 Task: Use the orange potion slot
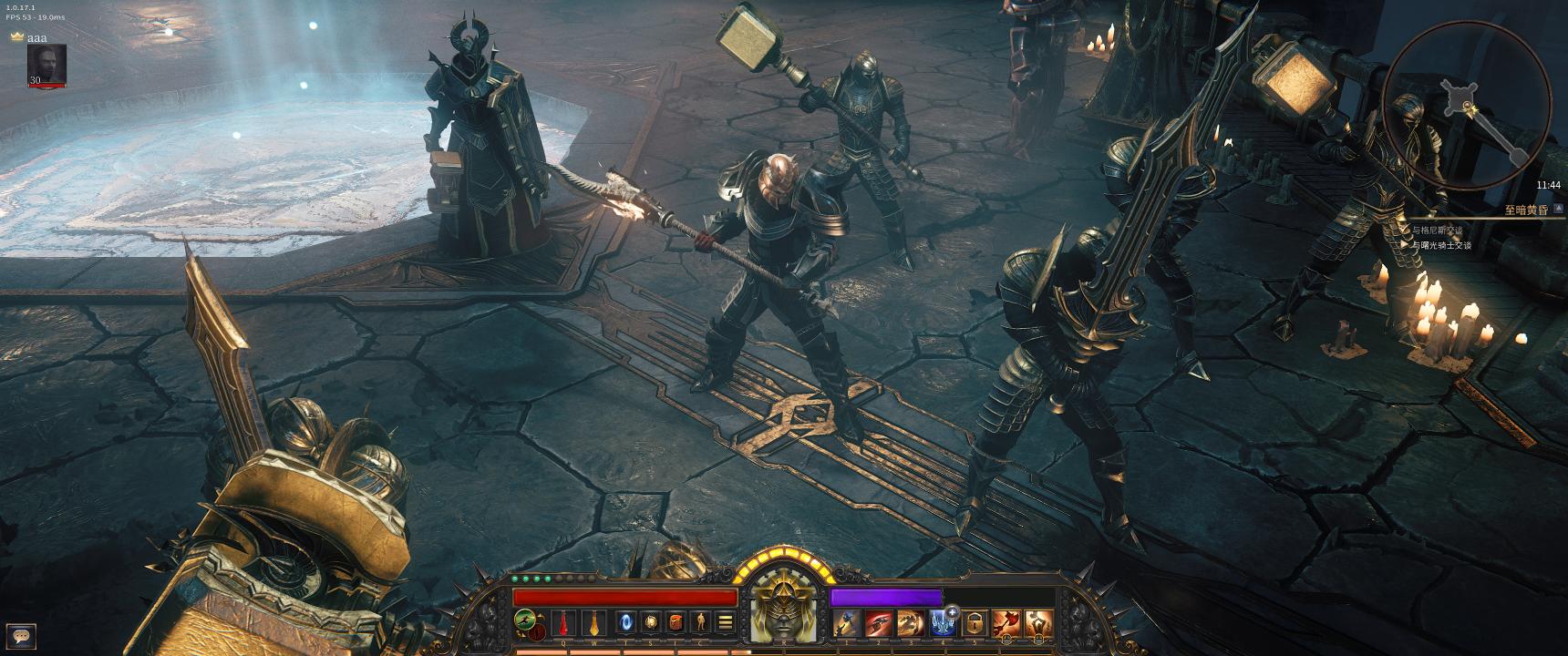[593, 623]
